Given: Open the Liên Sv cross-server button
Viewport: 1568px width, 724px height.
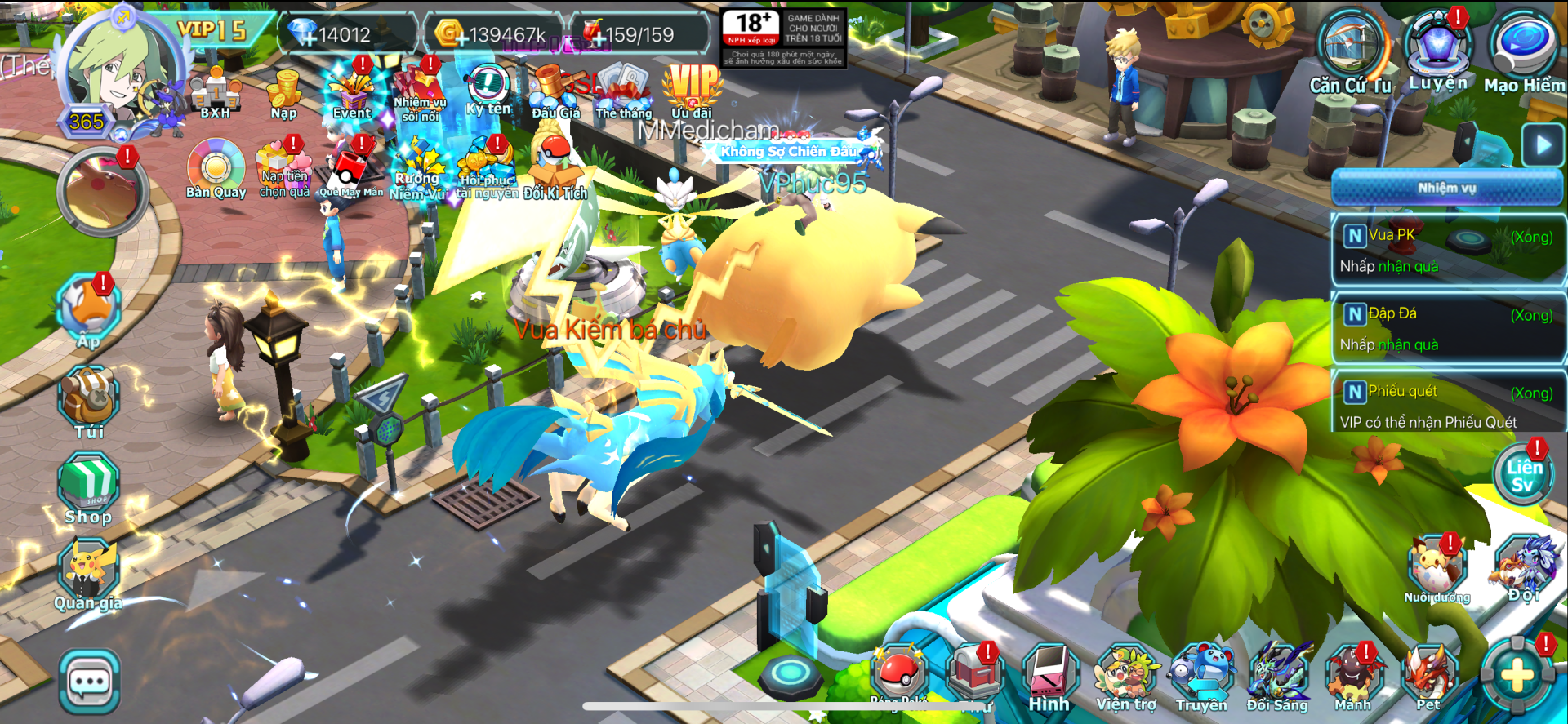Looking at the screenshot, I should pyautogui.click(x=1523, y=475).
